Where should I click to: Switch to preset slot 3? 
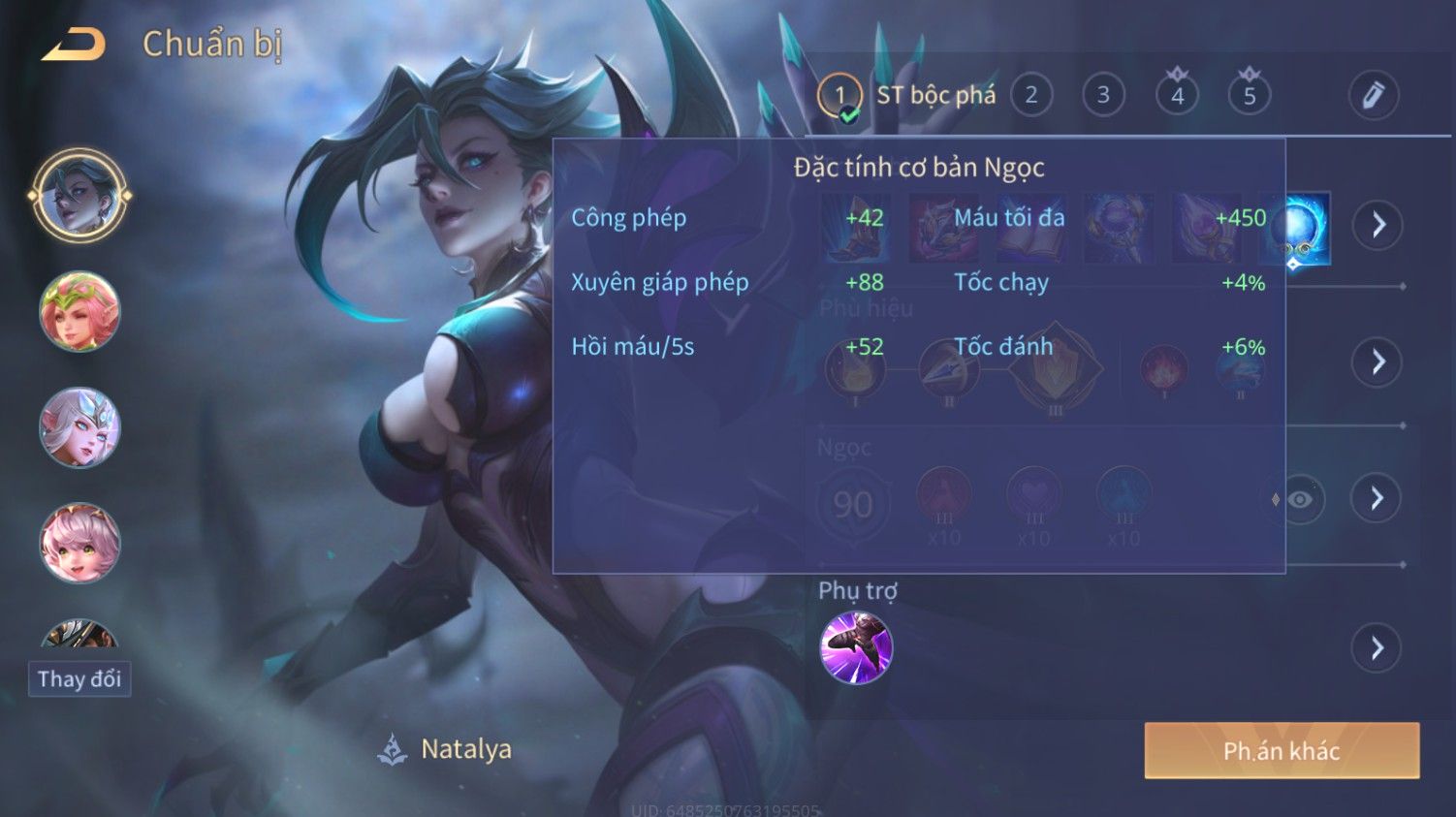coord(1103,96)
